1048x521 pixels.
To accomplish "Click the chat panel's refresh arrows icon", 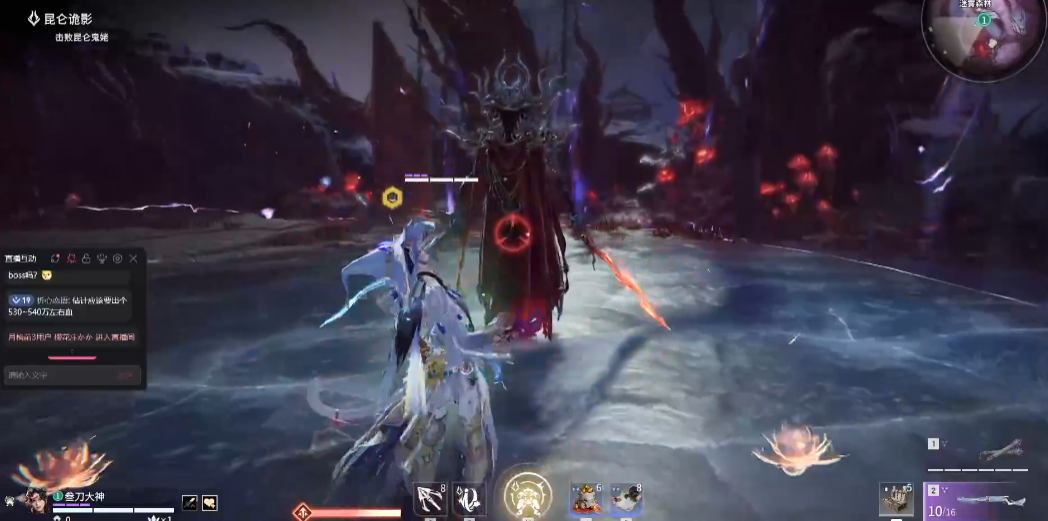I will pos(56,258).
